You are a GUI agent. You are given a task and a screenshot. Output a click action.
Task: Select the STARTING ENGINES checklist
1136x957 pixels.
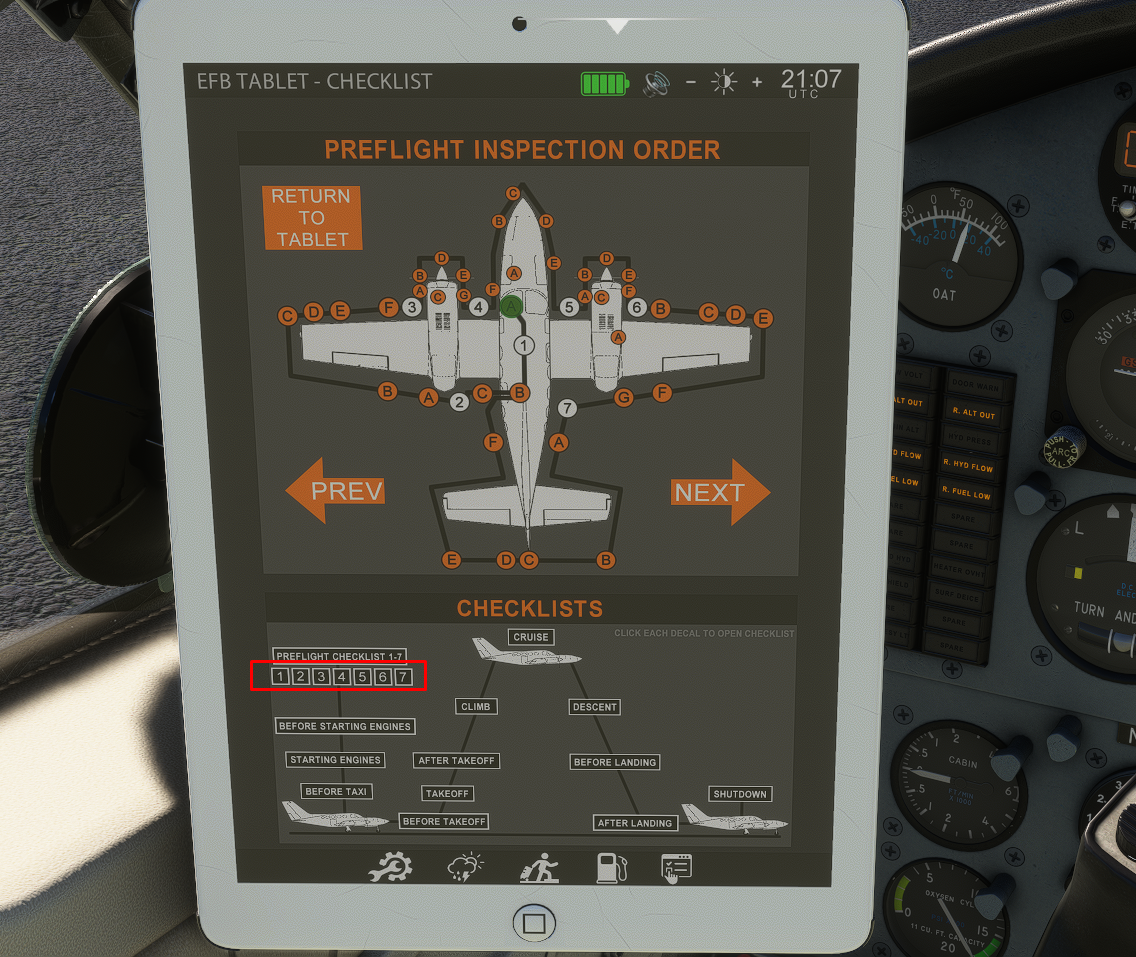coord(335,760)
